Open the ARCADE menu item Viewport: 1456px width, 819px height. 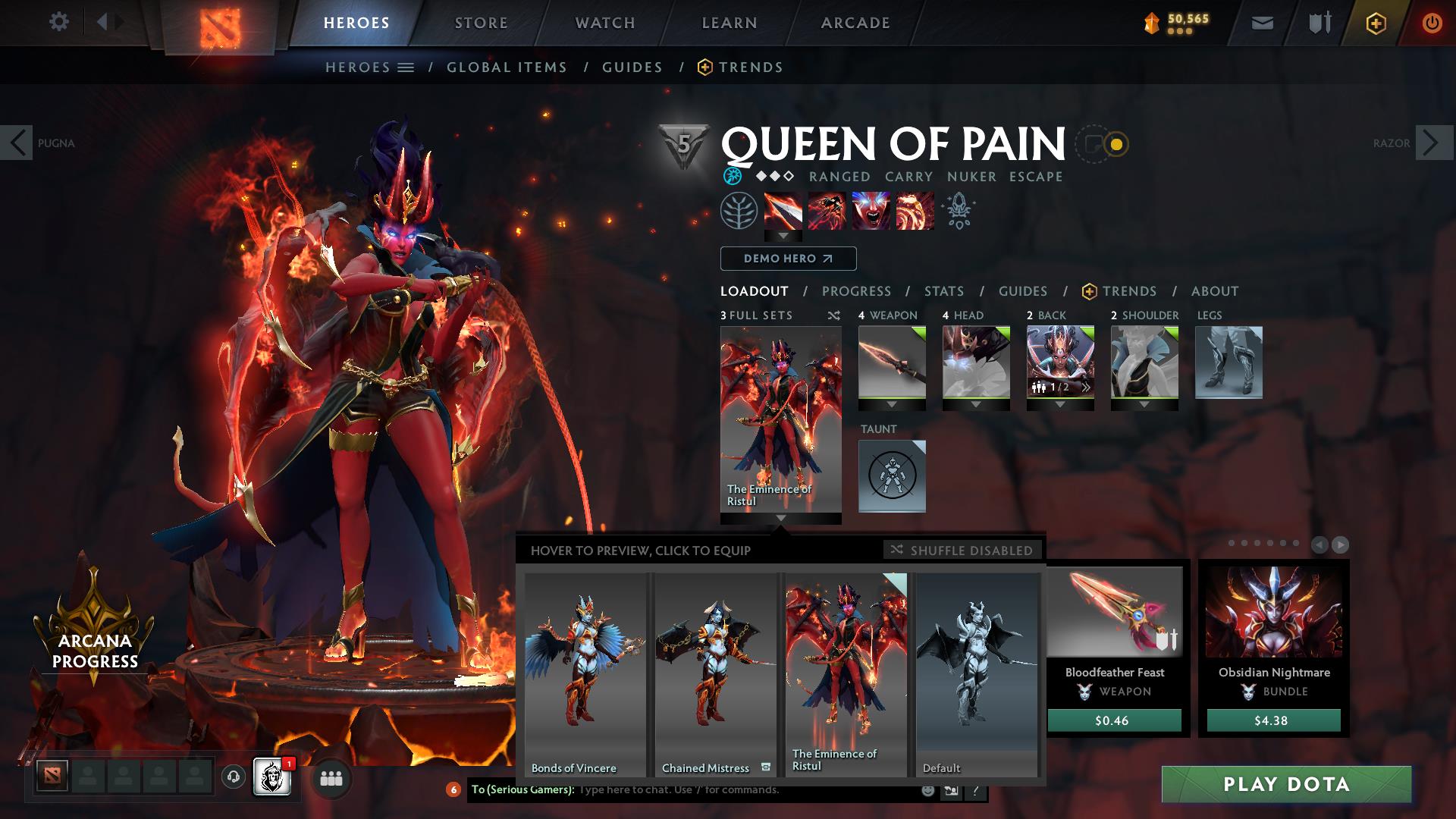pos(855,23)
